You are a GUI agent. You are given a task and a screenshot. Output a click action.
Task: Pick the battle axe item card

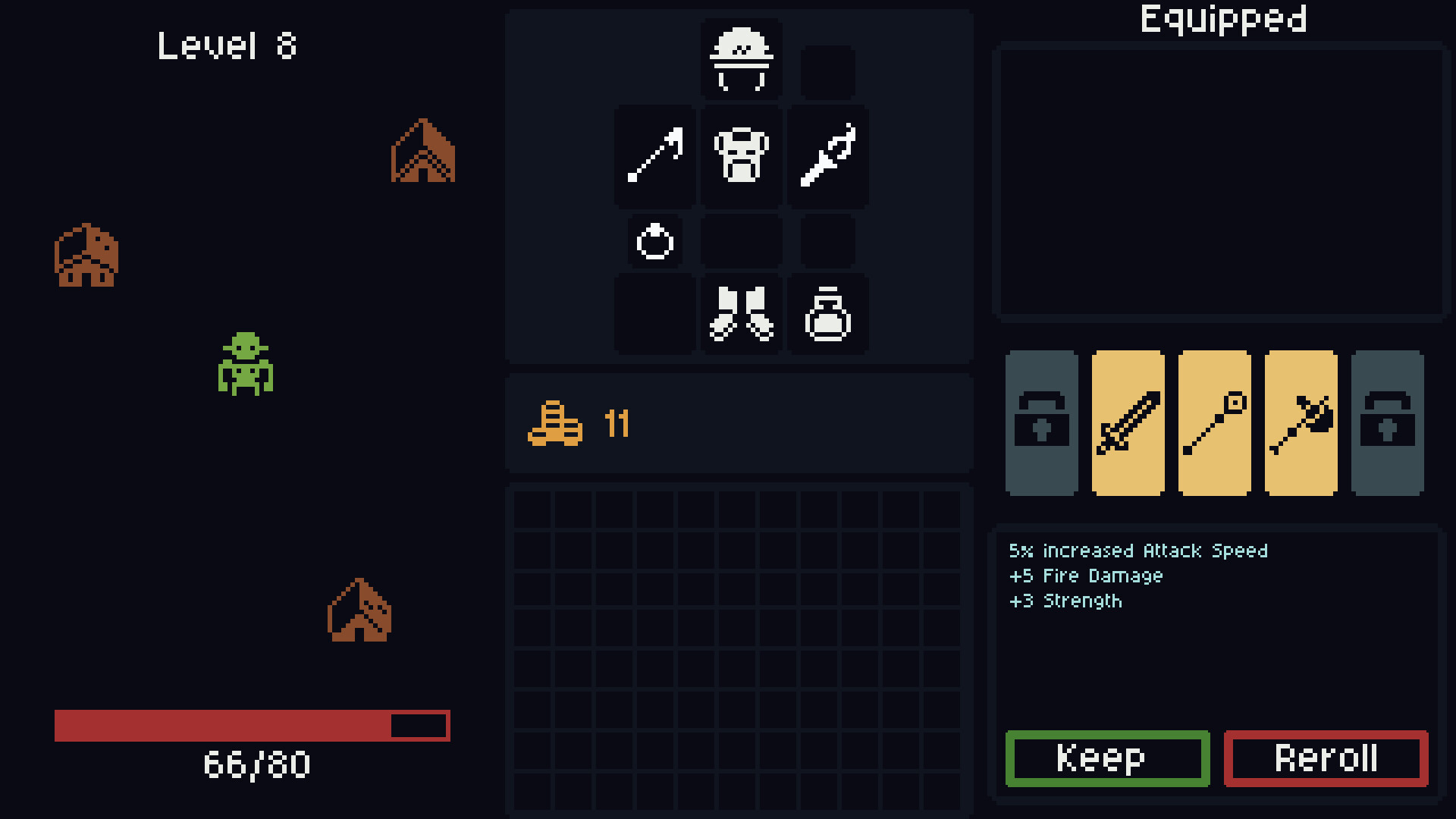tap(1301, 423)
